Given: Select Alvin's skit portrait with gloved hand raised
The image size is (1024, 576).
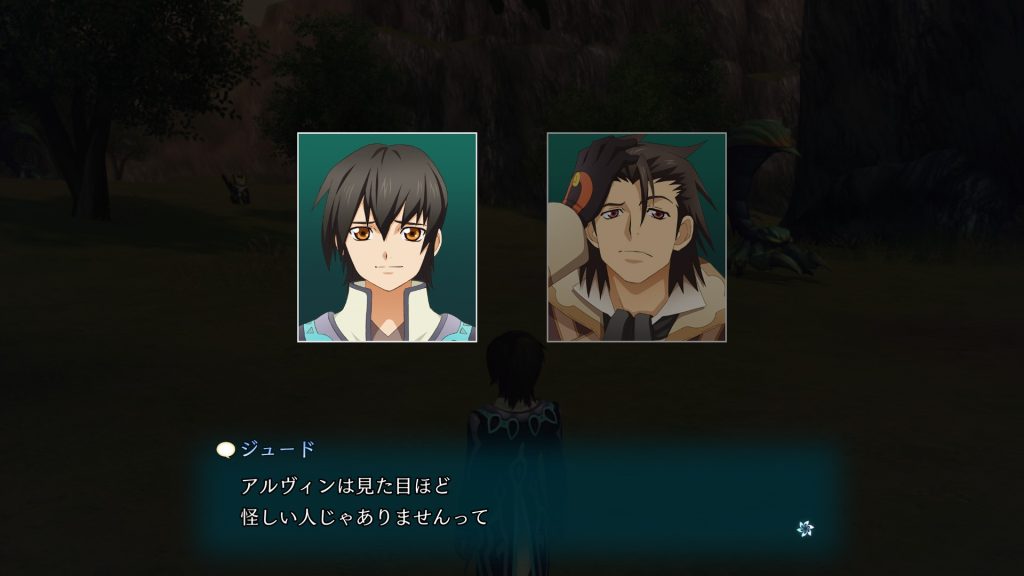Looking at the screenshot, I should click(x=636, y=237).
